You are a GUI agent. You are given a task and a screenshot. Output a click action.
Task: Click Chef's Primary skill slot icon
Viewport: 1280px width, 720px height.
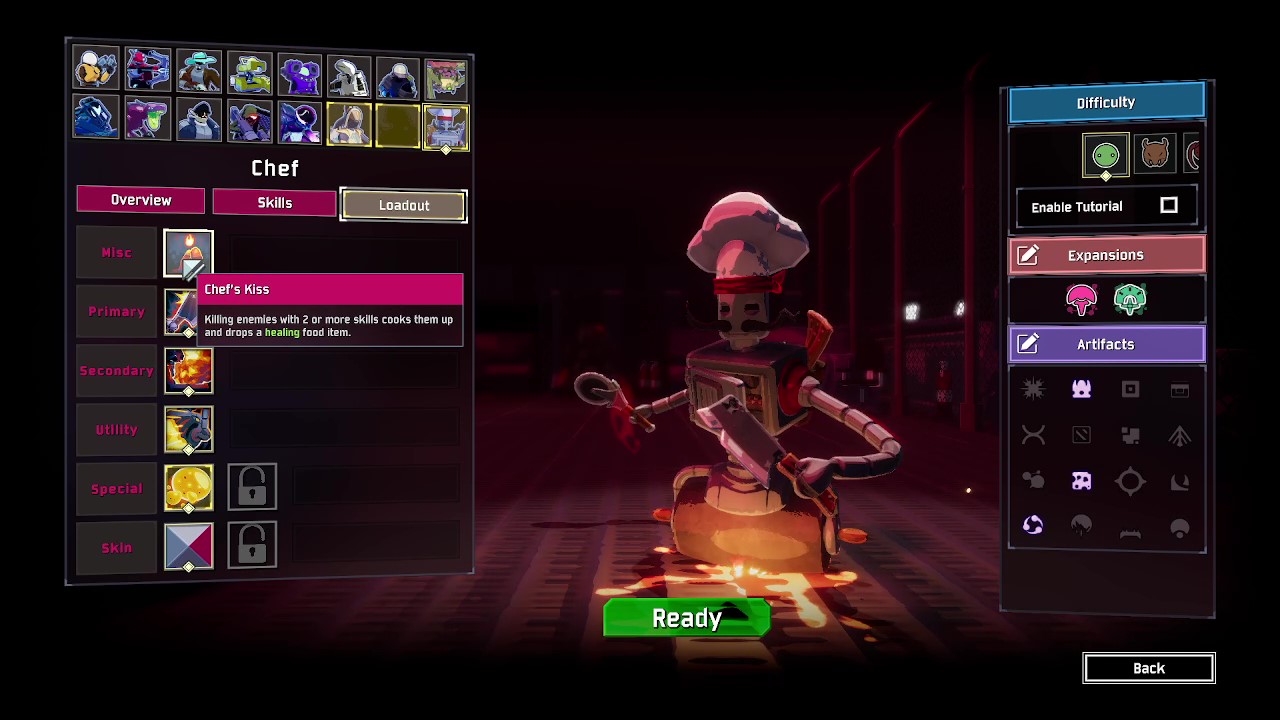[x=188, y=311]
